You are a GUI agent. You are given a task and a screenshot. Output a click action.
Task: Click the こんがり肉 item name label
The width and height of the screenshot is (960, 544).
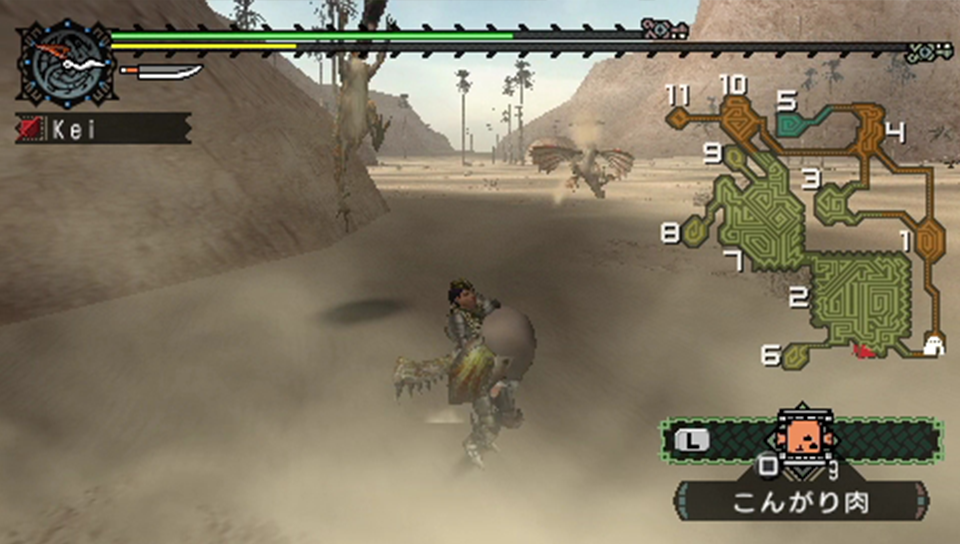(x=800, y=503)
